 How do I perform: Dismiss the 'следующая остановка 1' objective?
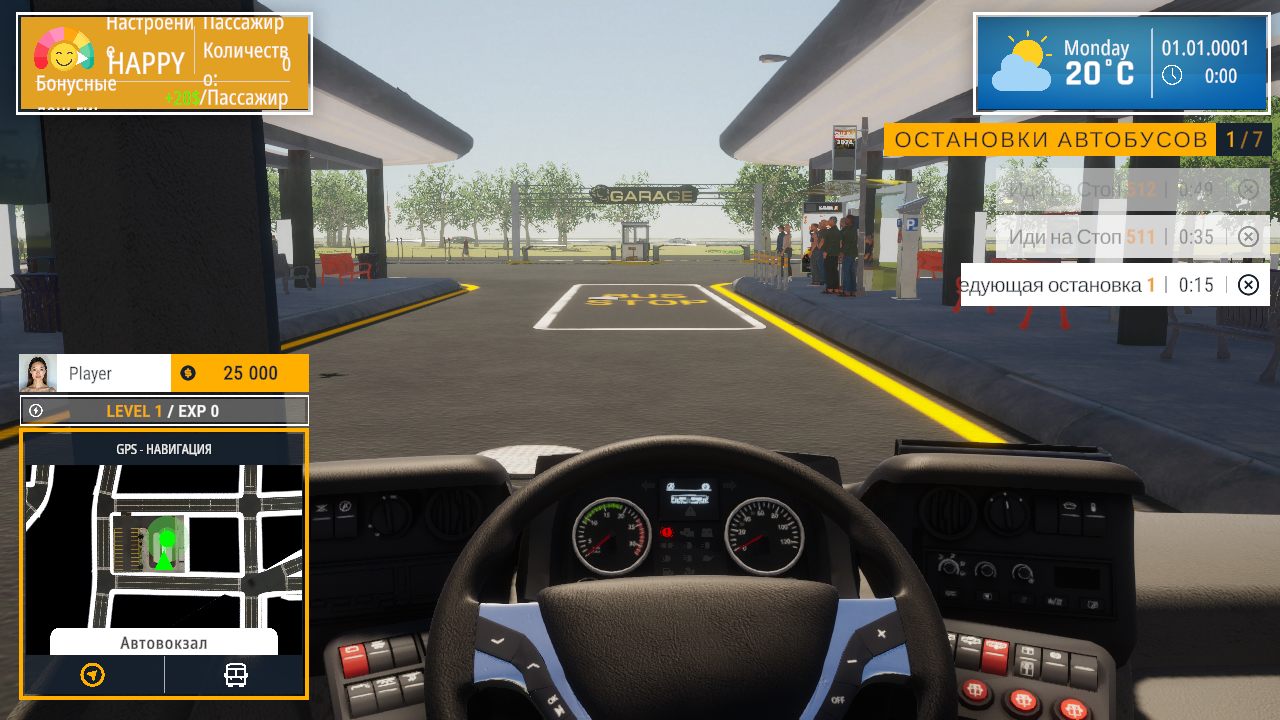(x=1248, y=285)
